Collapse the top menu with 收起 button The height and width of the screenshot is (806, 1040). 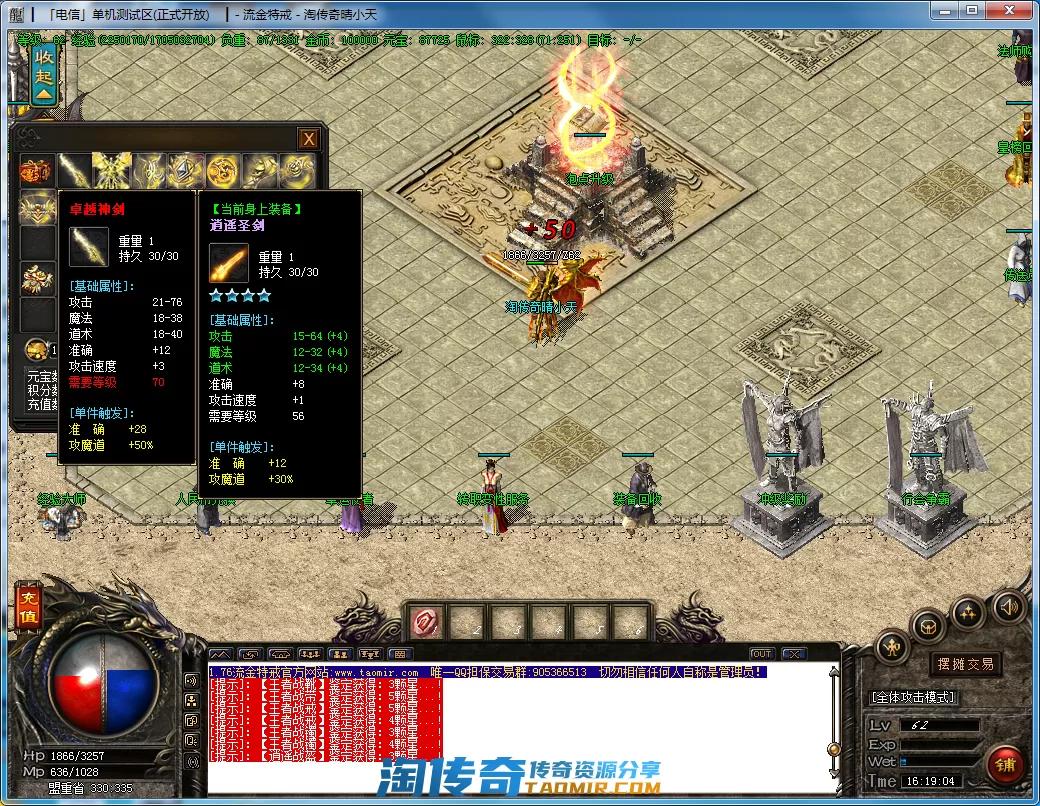pyautogui.click(x=44, y=72)
